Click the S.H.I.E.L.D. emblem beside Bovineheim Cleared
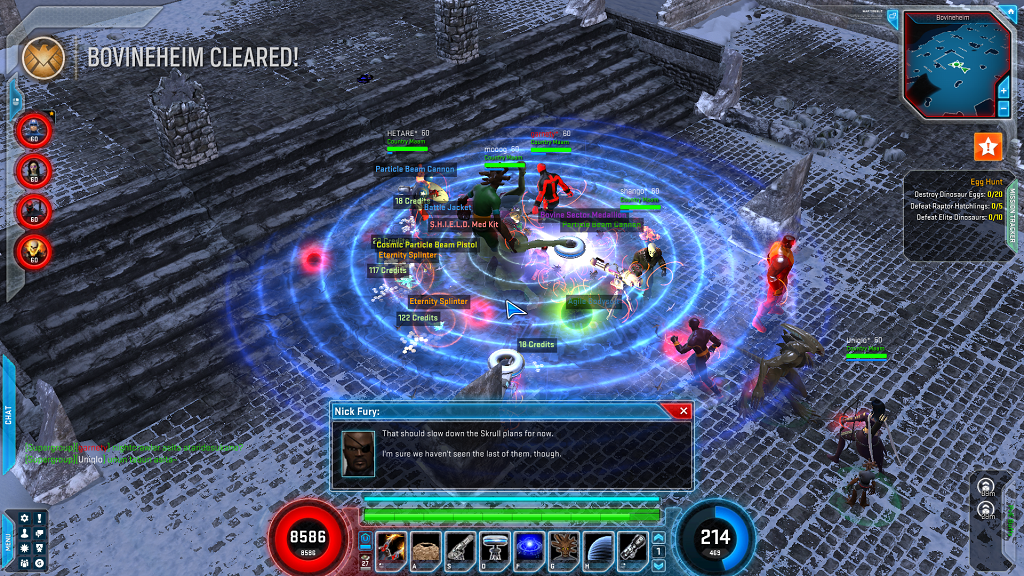The width and height of the screenshot is (1024, 576). pos(43,57)
